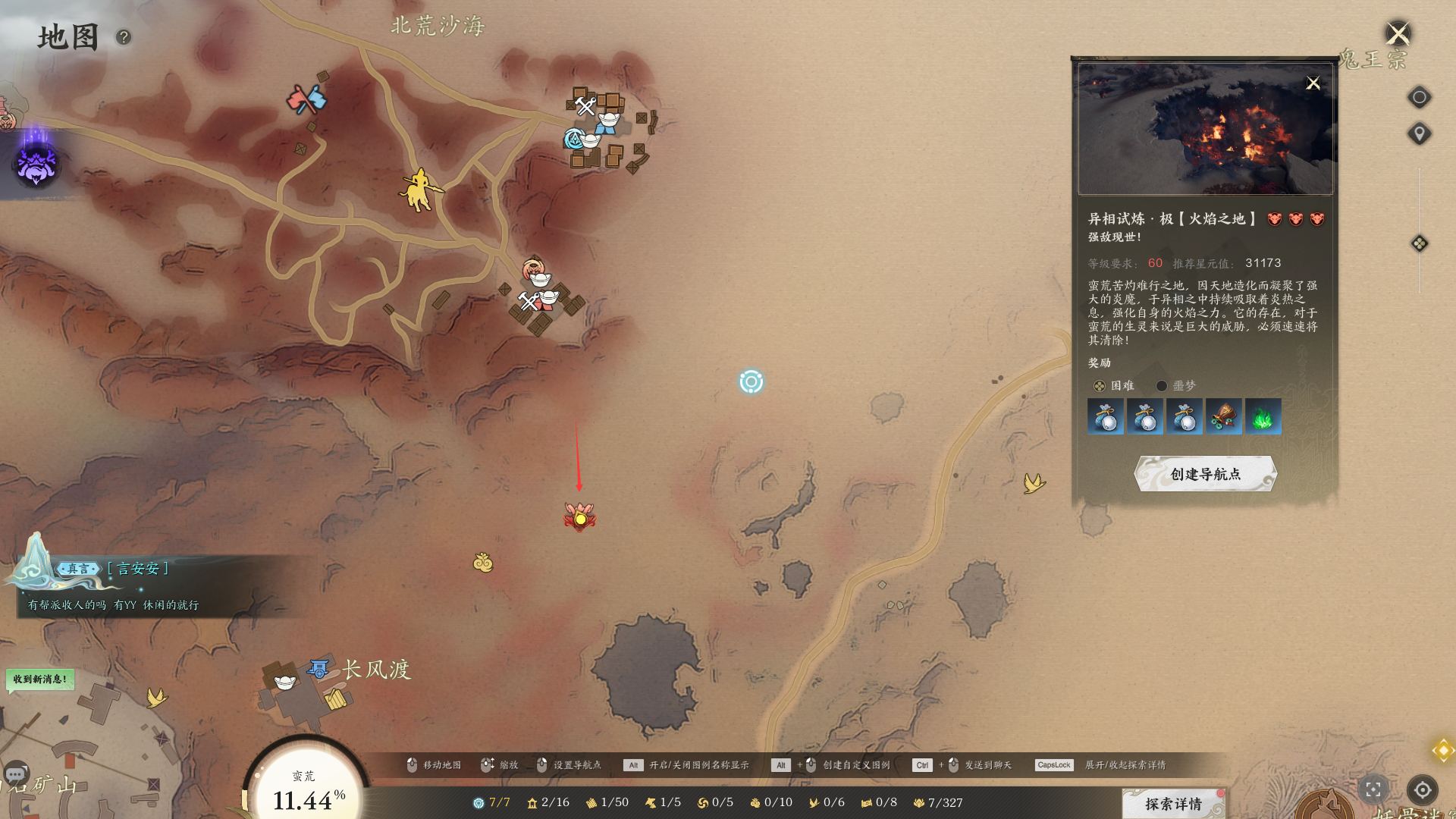Toggle the location pin map filter
The image size is (1456, 819).
pos(1419,134)
